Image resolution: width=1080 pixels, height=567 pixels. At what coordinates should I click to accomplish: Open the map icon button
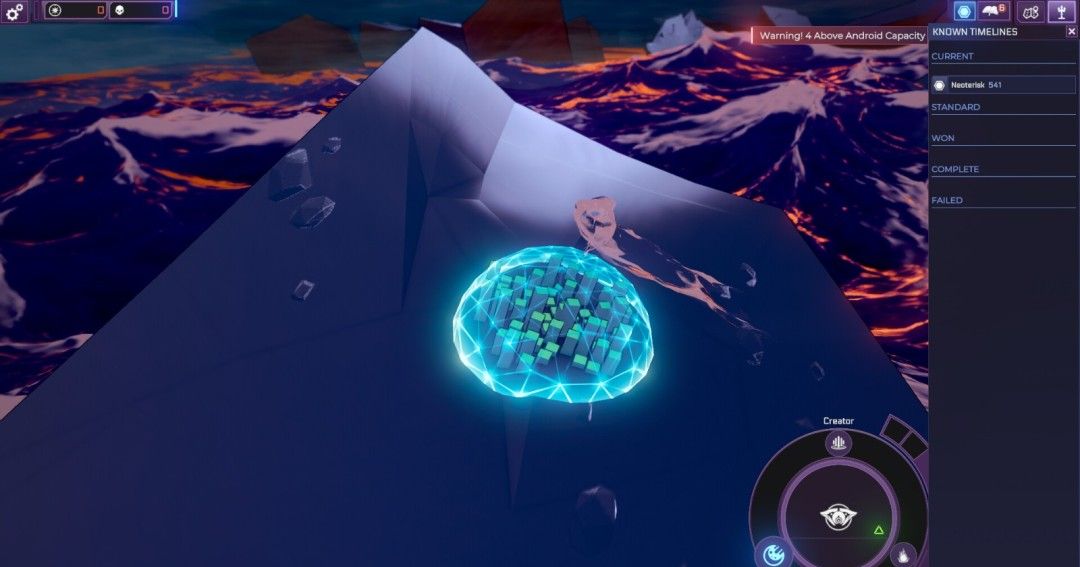click(1030, 11)
